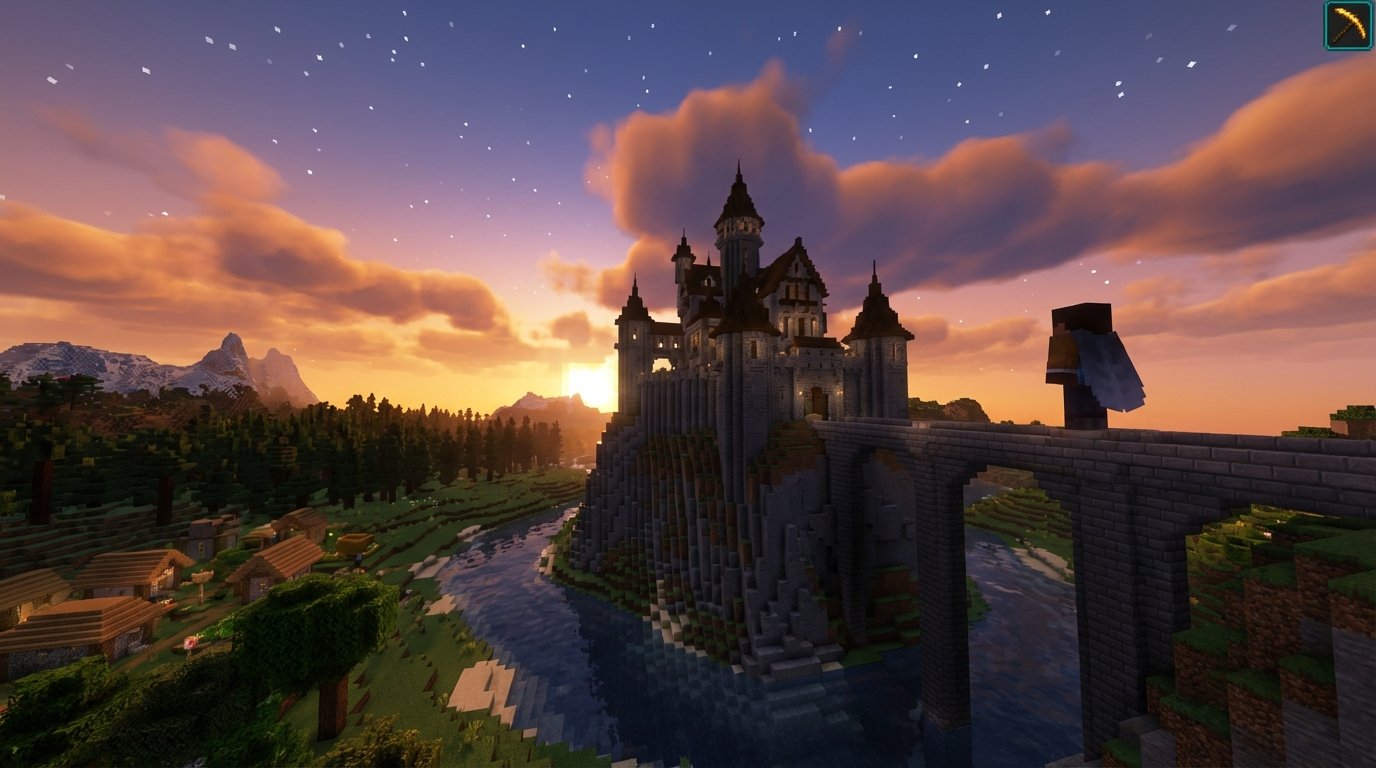The image size is (1376, 768).
Task: Click the golden pickaxe icon
Action: (1346, 23)
